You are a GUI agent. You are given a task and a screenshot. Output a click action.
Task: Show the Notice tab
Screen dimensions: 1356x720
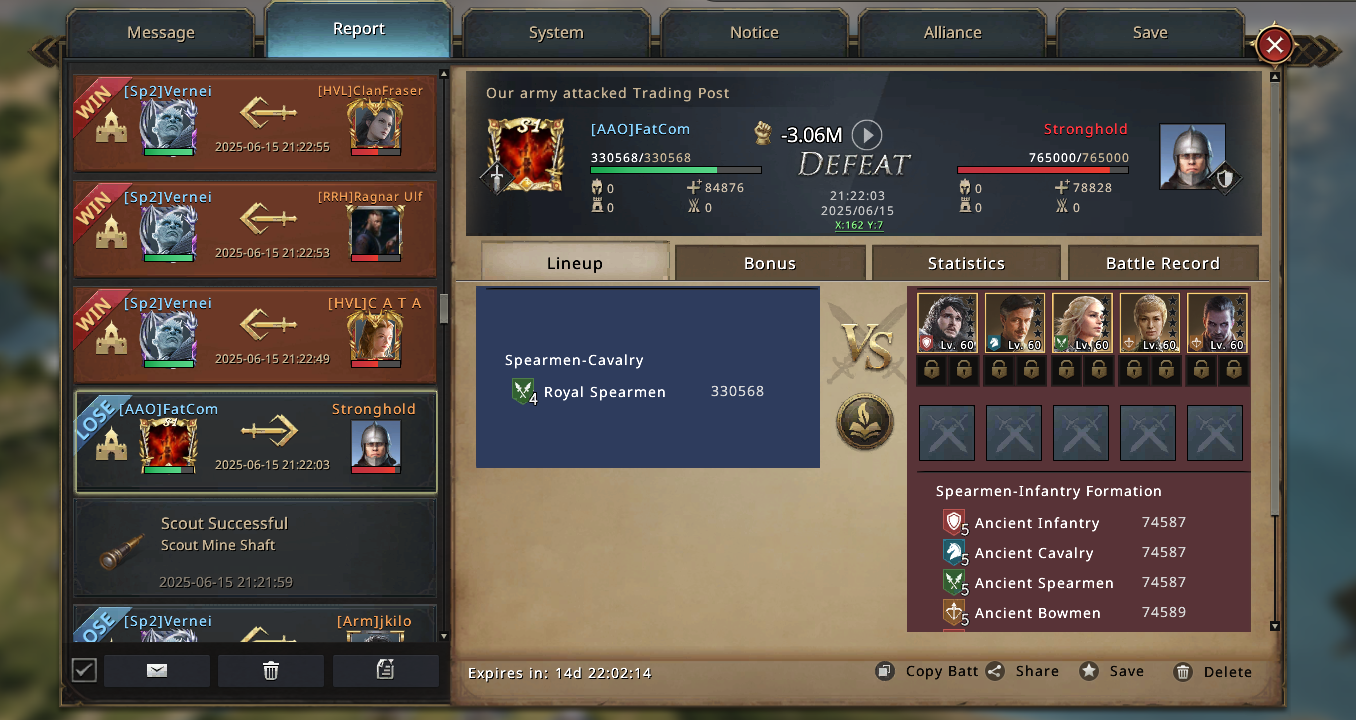(x=754, y=33)
